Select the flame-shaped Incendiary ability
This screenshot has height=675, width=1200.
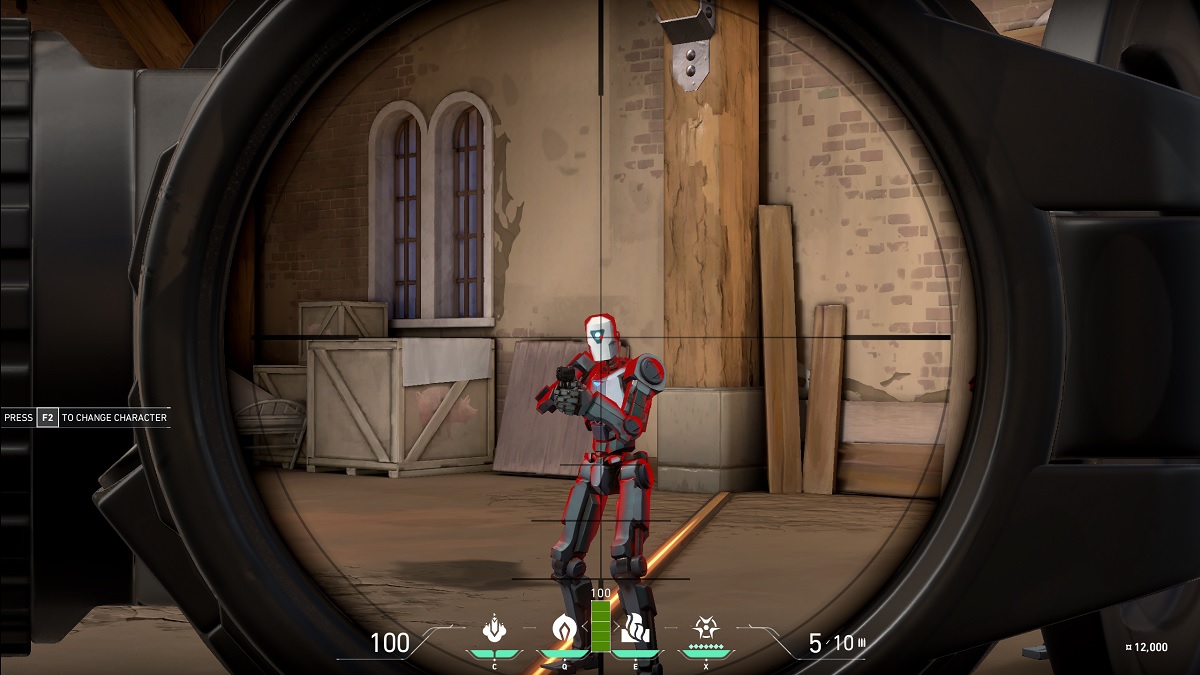click(564, 629)
